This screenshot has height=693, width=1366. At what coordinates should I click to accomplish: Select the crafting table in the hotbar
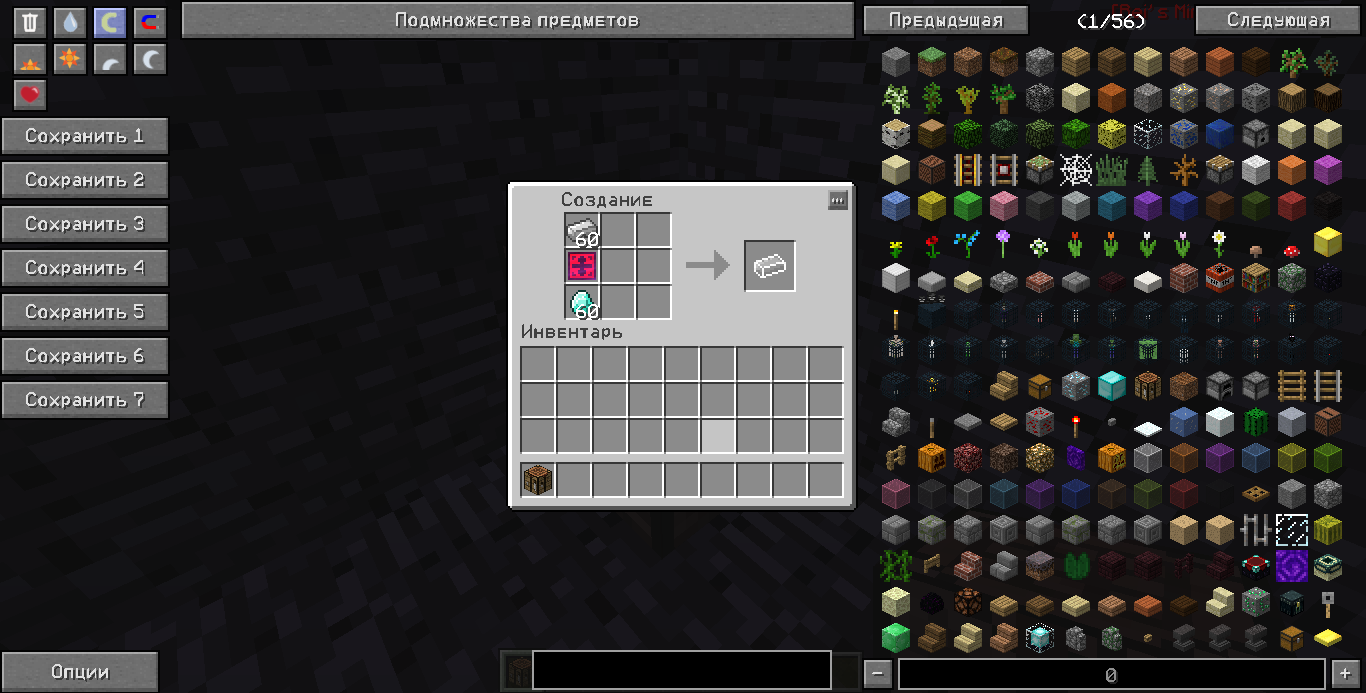(538, 480)
